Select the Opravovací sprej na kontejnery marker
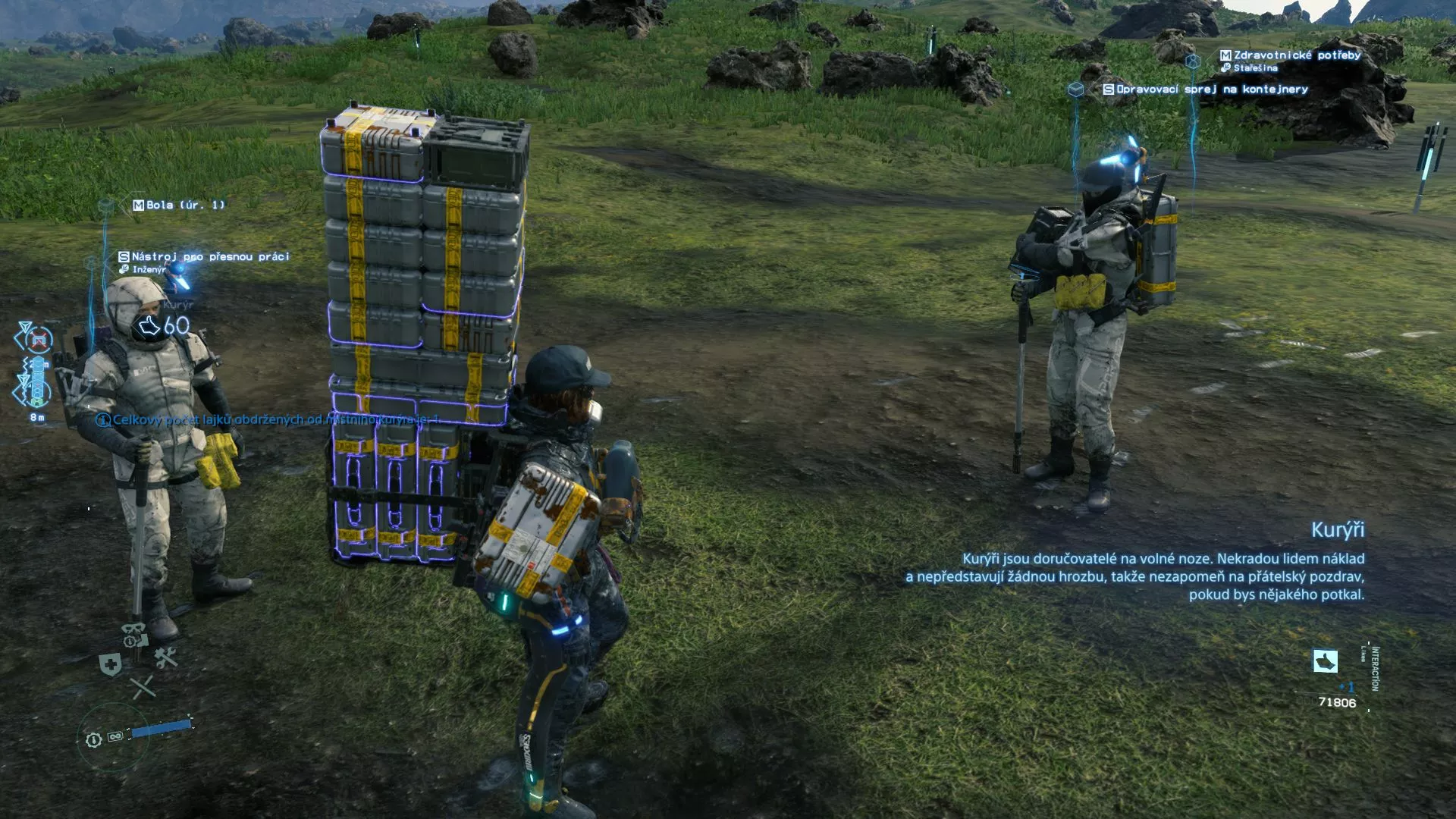The width and height of the screenshot is (1456, 819). pos(1206,89)
